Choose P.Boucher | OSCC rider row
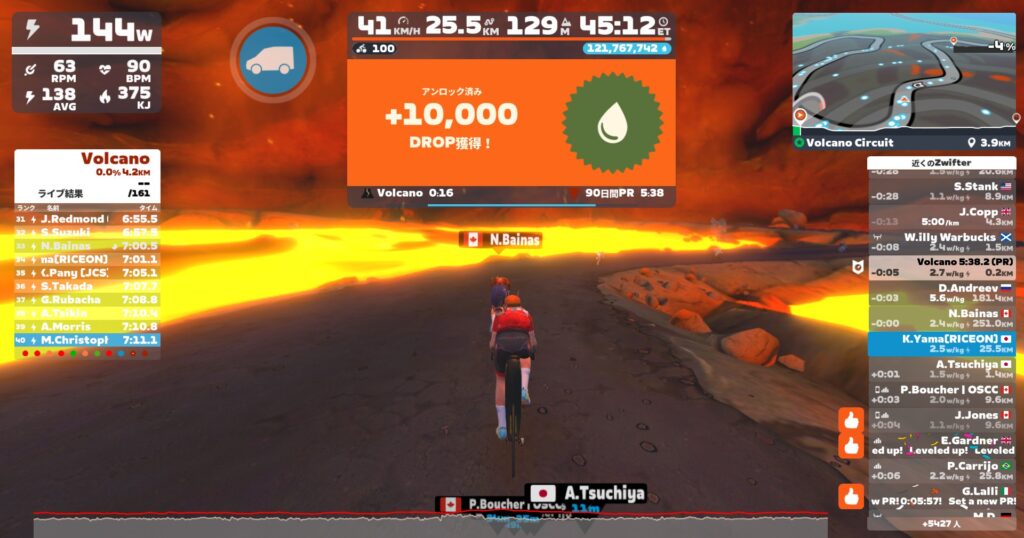The height and width of the screenshot is (538, 1024). [940, 394]
